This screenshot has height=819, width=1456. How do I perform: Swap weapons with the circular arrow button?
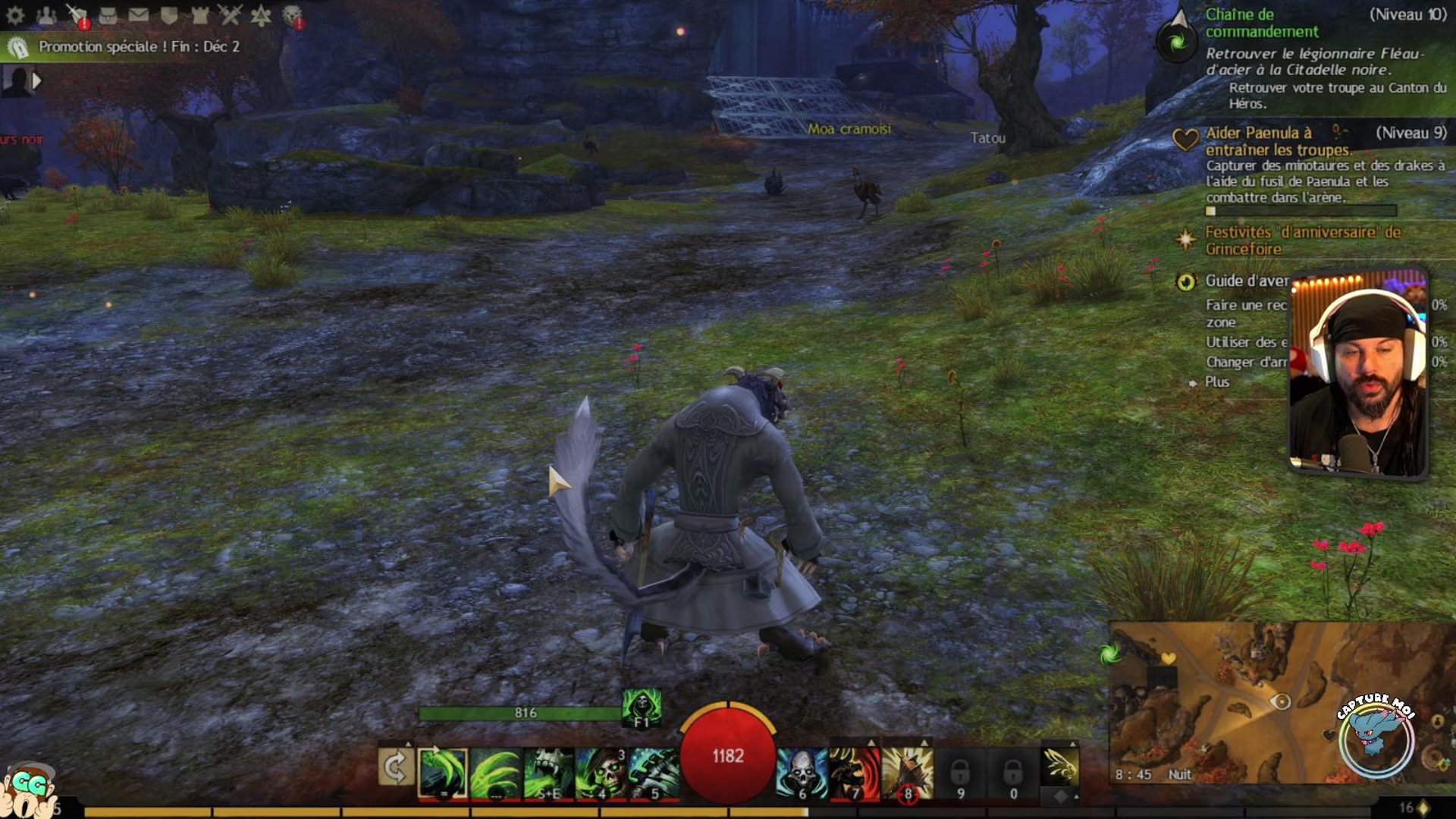tap(396, 768)
